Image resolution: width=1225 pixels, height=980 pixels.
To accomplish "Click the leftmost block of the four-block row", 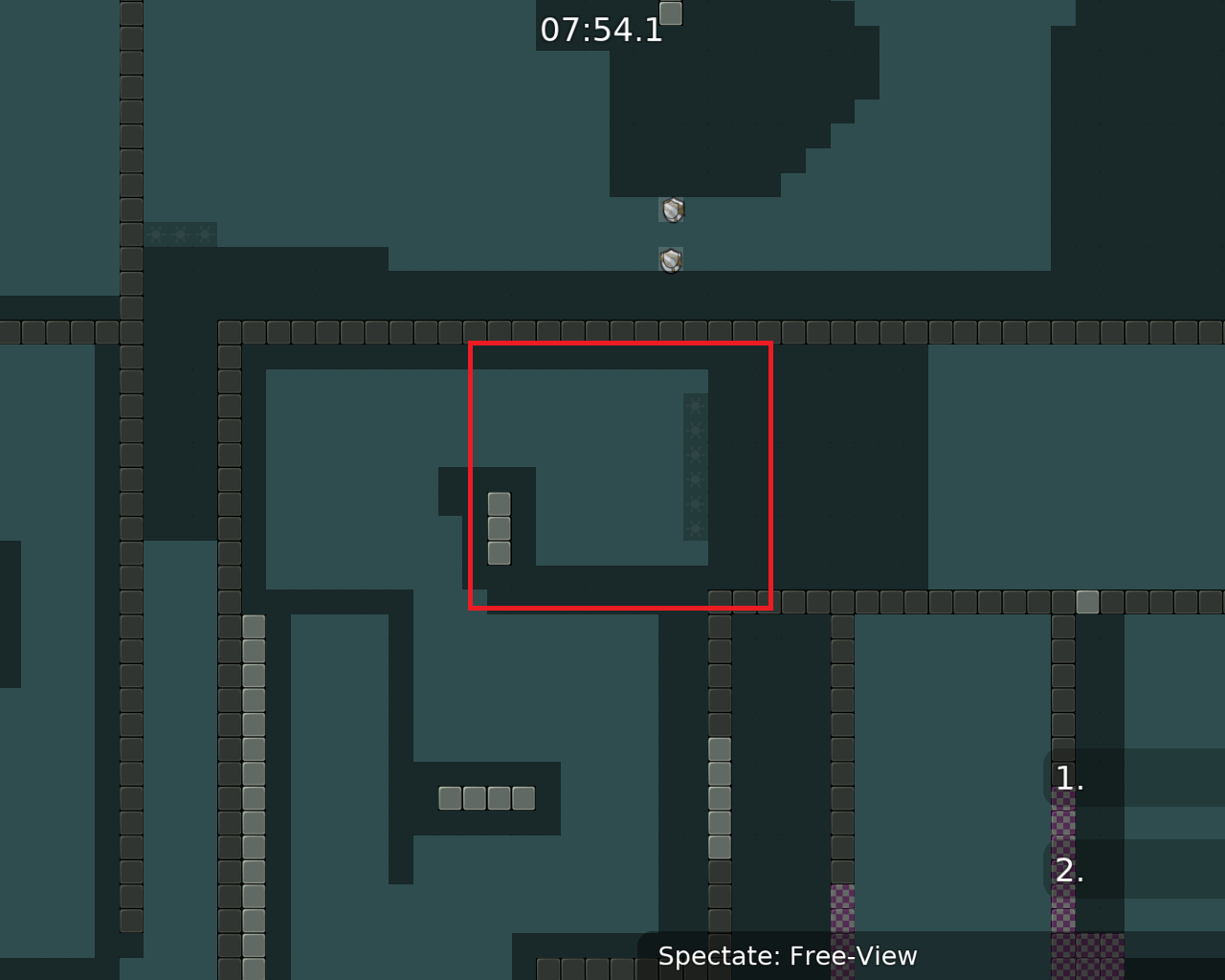I will [x=450, y=796].
